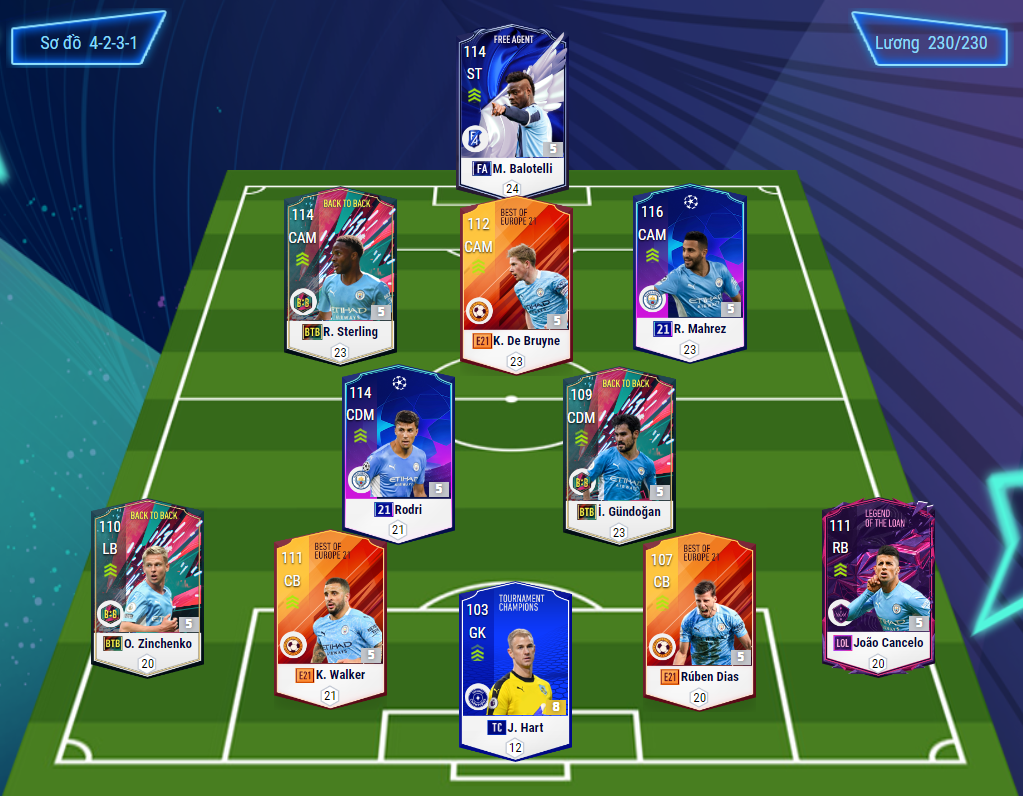Open the 4-2-3-1 formation selector
Image resolution: width=1023 pixels, height=796 pixels.
pos(88,44)
